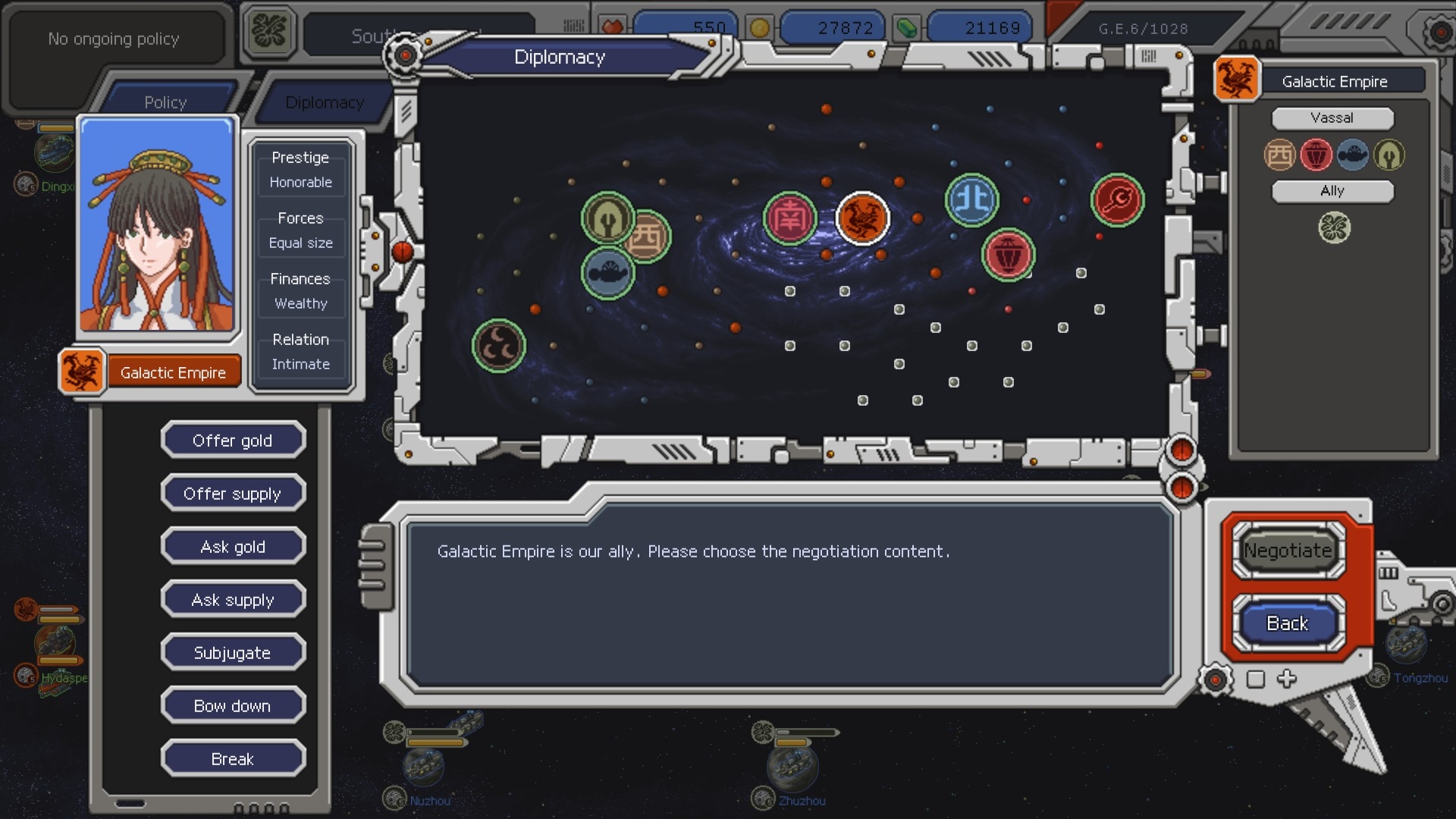Select the blue 北 faction emblem on map
This screenshot has height=819, width=1456.
971,200
